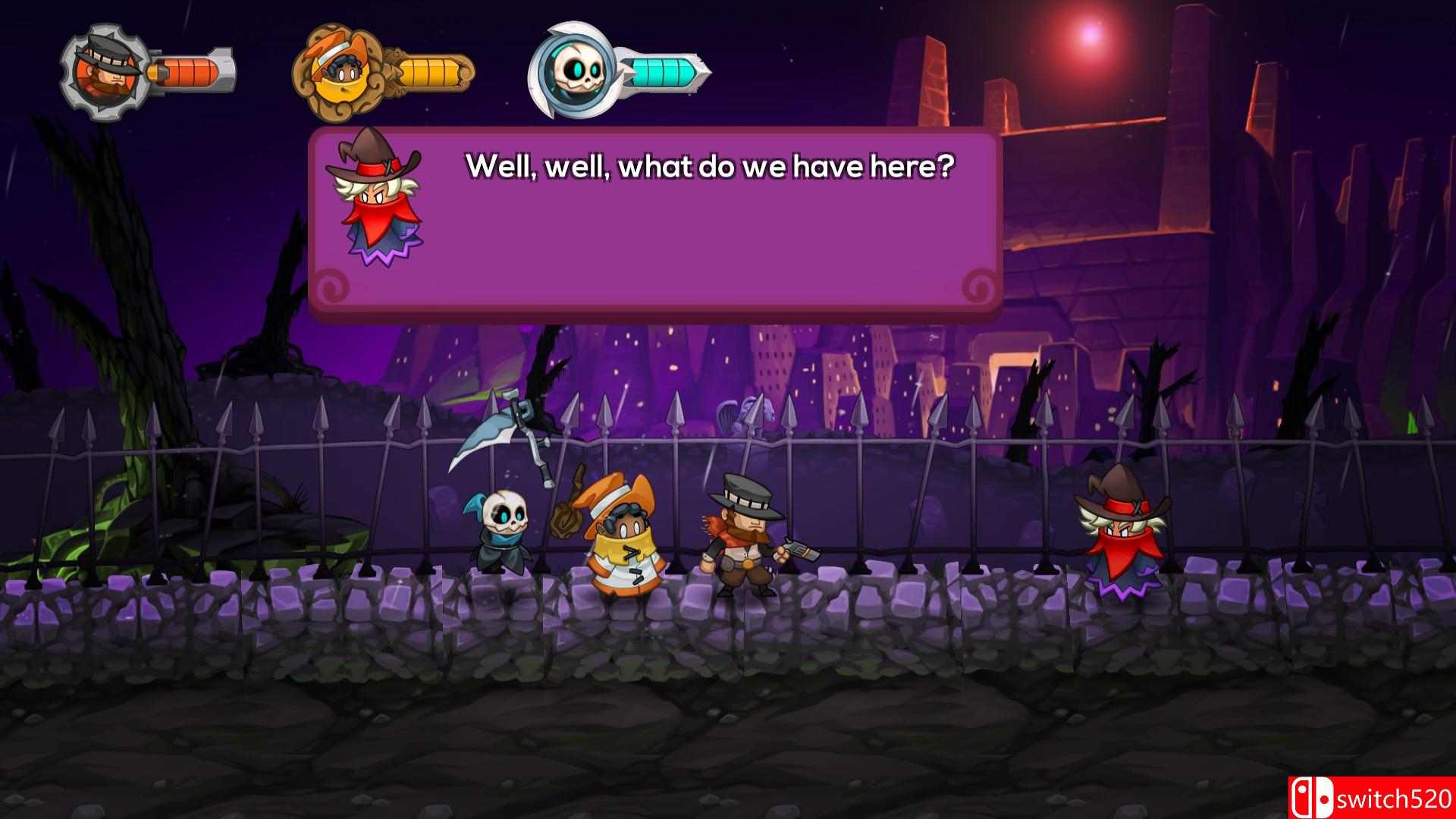1456x819 pixels.
Task: Select the skull character's circular portrait icon
Action: (x=576, y=72)
